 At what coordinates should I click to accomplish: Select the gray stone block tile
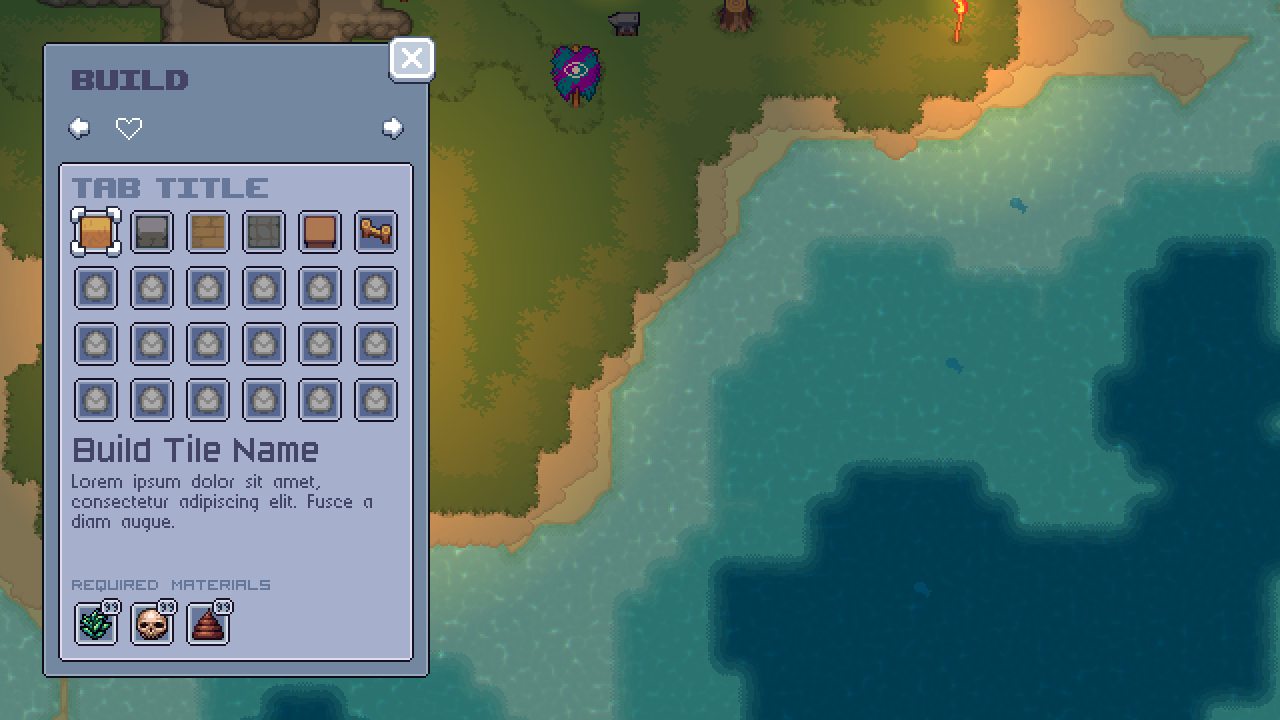coord(152,231)
